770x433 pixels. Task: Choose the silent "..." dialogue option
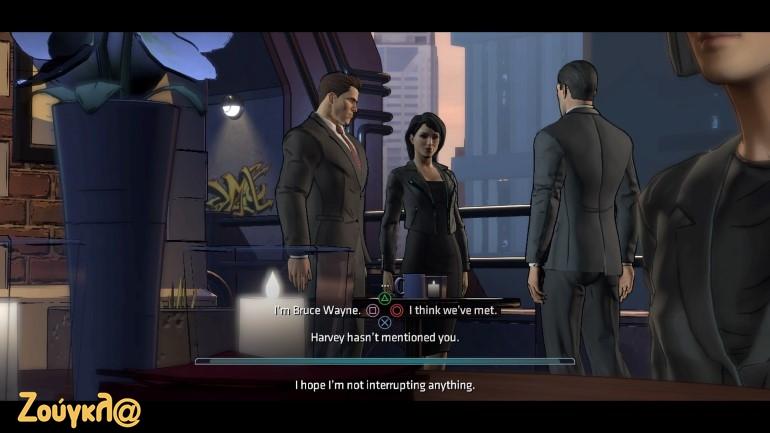(385, 287)
